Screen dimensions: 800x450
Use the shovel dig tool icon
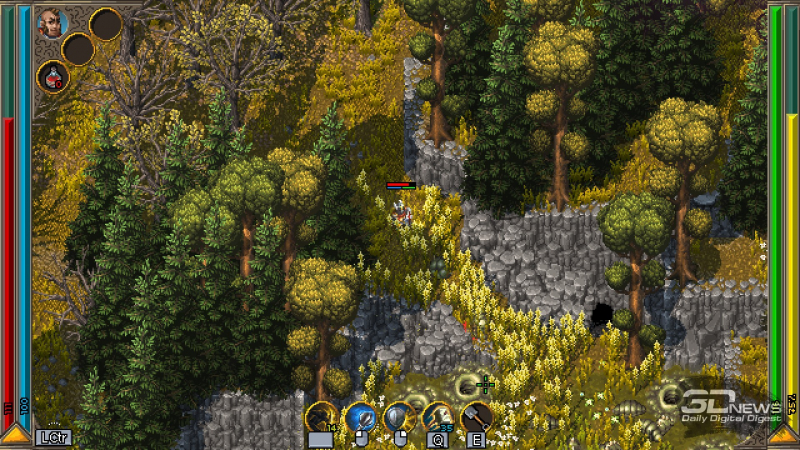pyautogui.click(x=475, y=416)
